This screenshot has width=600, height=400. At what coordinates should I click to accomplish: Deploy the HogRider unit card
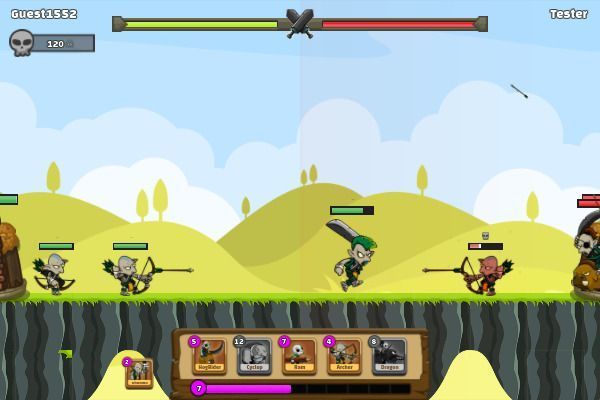tap(210, 355)
